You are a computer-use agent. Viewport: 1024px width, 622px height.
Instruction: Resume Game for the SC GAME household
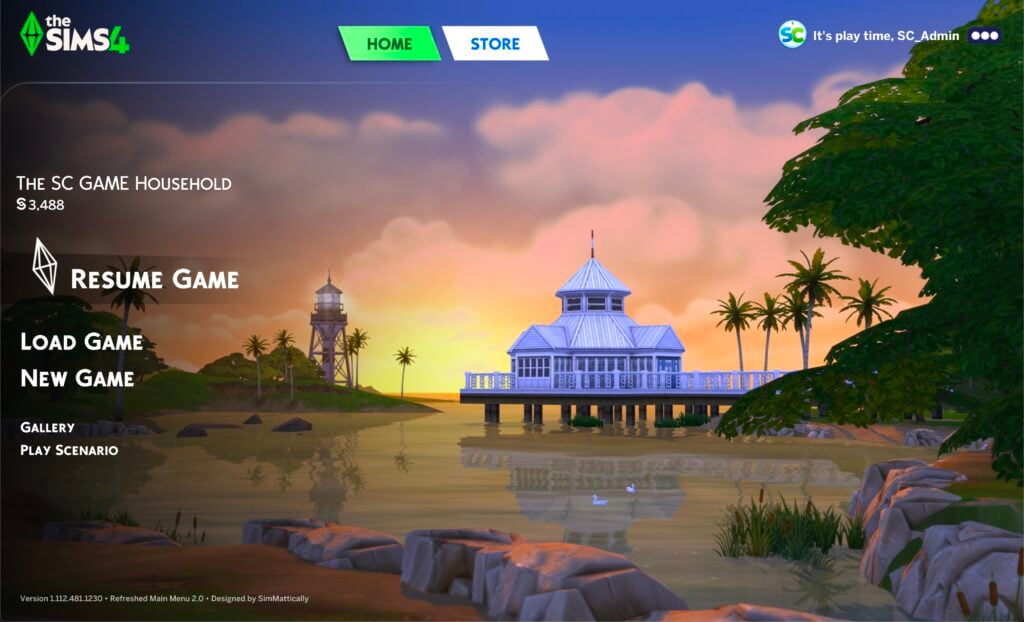(x=154, y=278)
